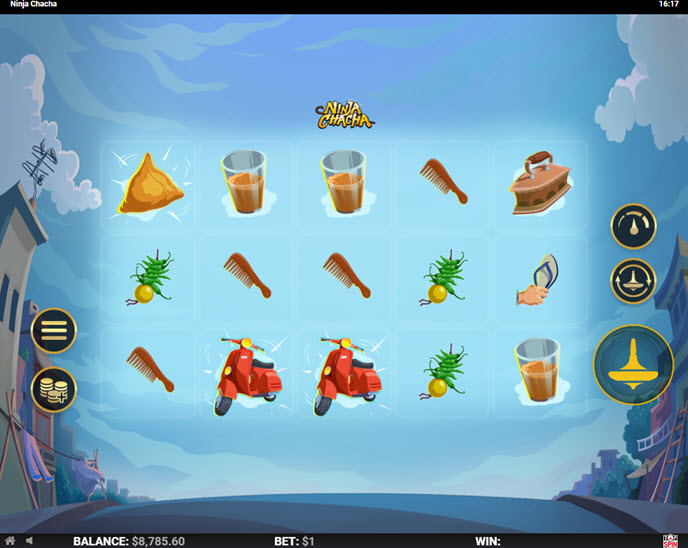Toggle the speedometer quick-spin button
This screenshot has width=688, height=548.
pos(633,227)
